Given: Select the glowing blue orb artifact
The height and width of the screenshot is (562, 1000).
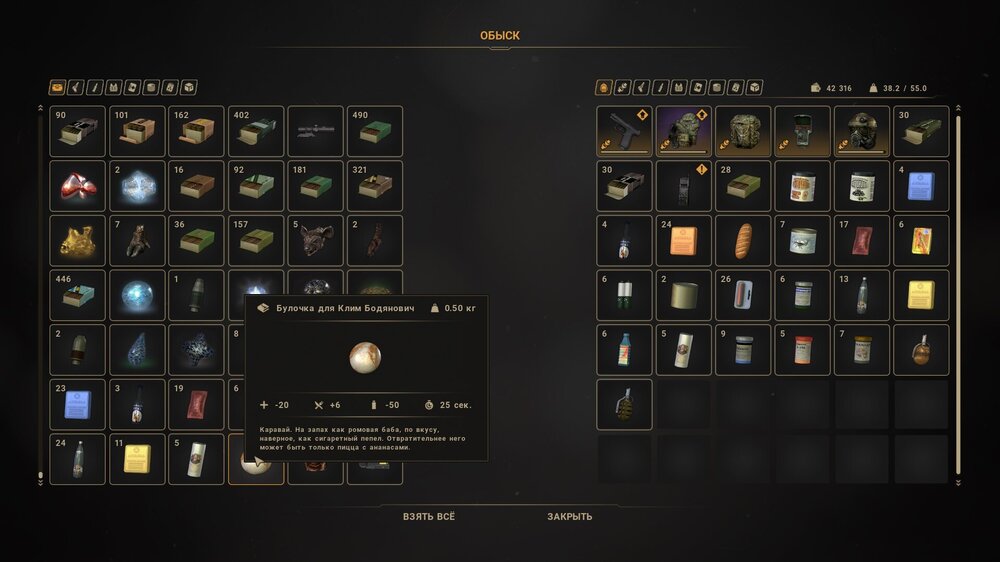Looking at the screenshot, I should coord(137,295).
